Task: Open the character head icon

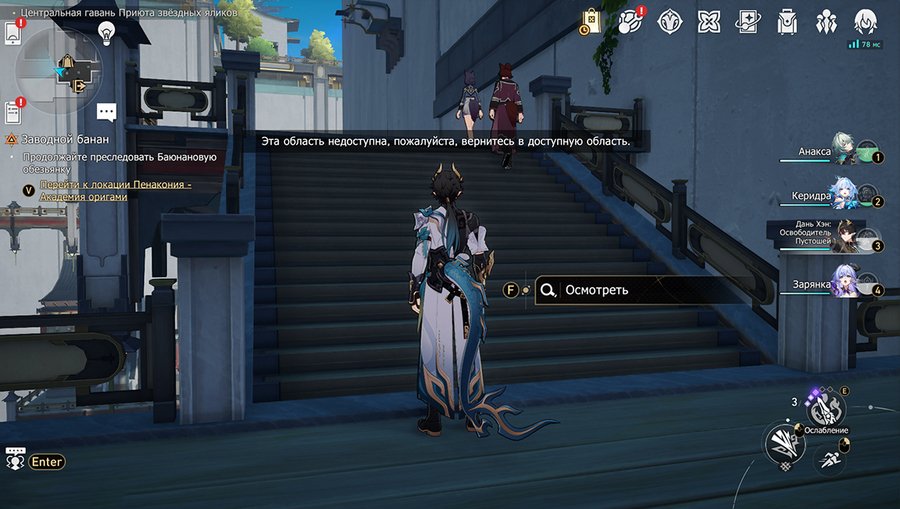Action: point(865,21)
